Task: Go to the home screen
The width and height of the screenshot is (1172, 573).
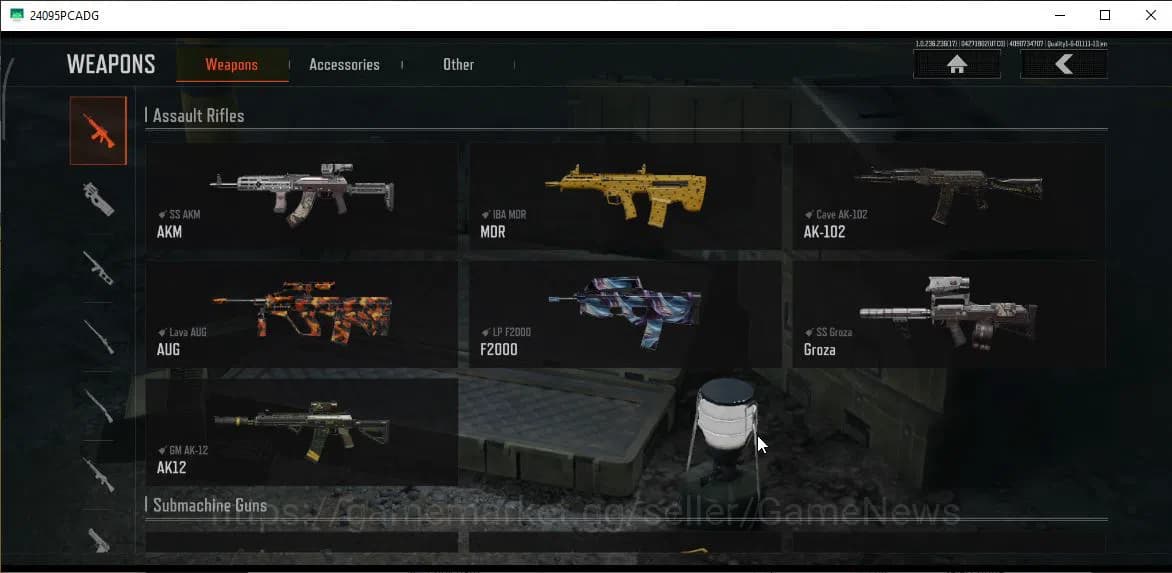Action: pos(957,65)
